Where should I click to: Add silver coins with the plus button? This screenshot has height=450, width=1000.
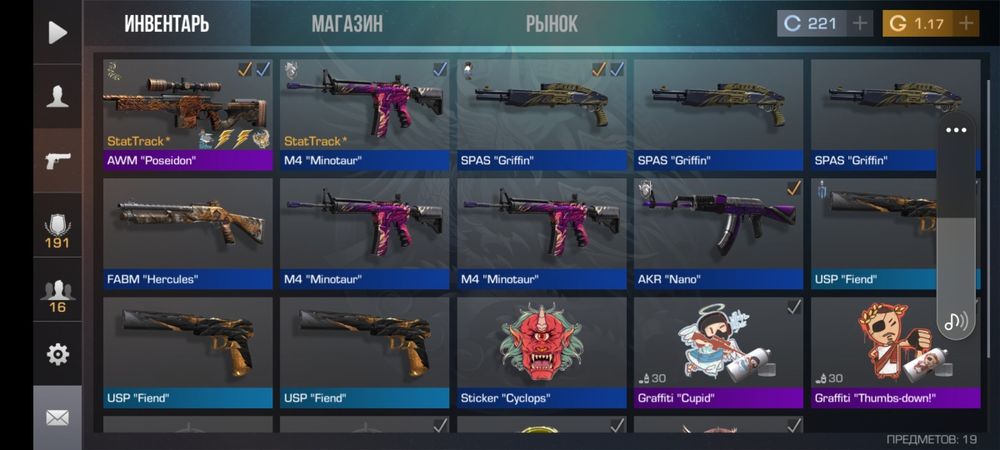click(x=860, y=23)
